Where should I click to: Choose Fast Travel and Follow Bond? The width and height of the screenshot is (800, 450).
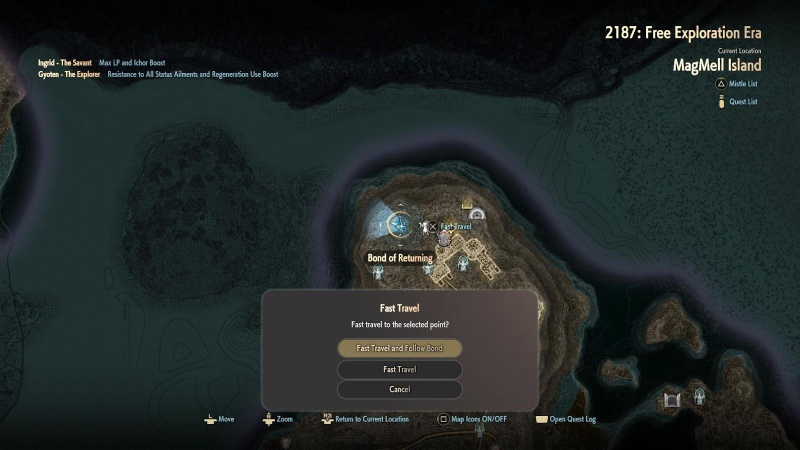(x=400, y=348)
